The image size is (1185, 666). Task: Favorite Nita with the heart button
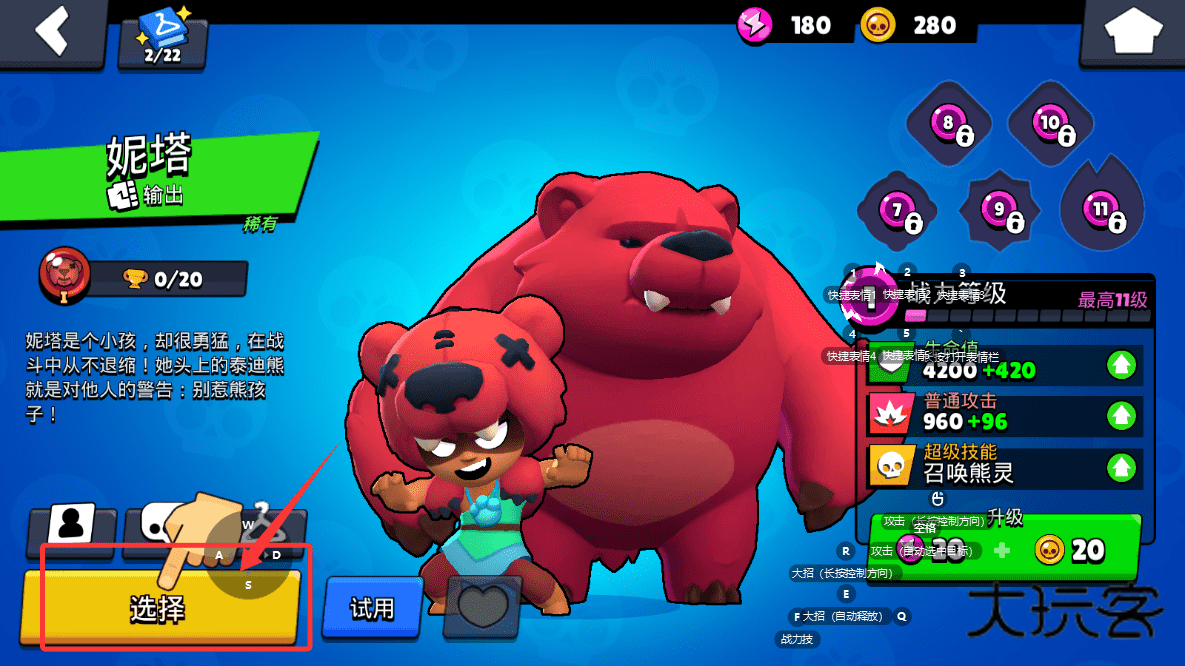click(482, 608)
